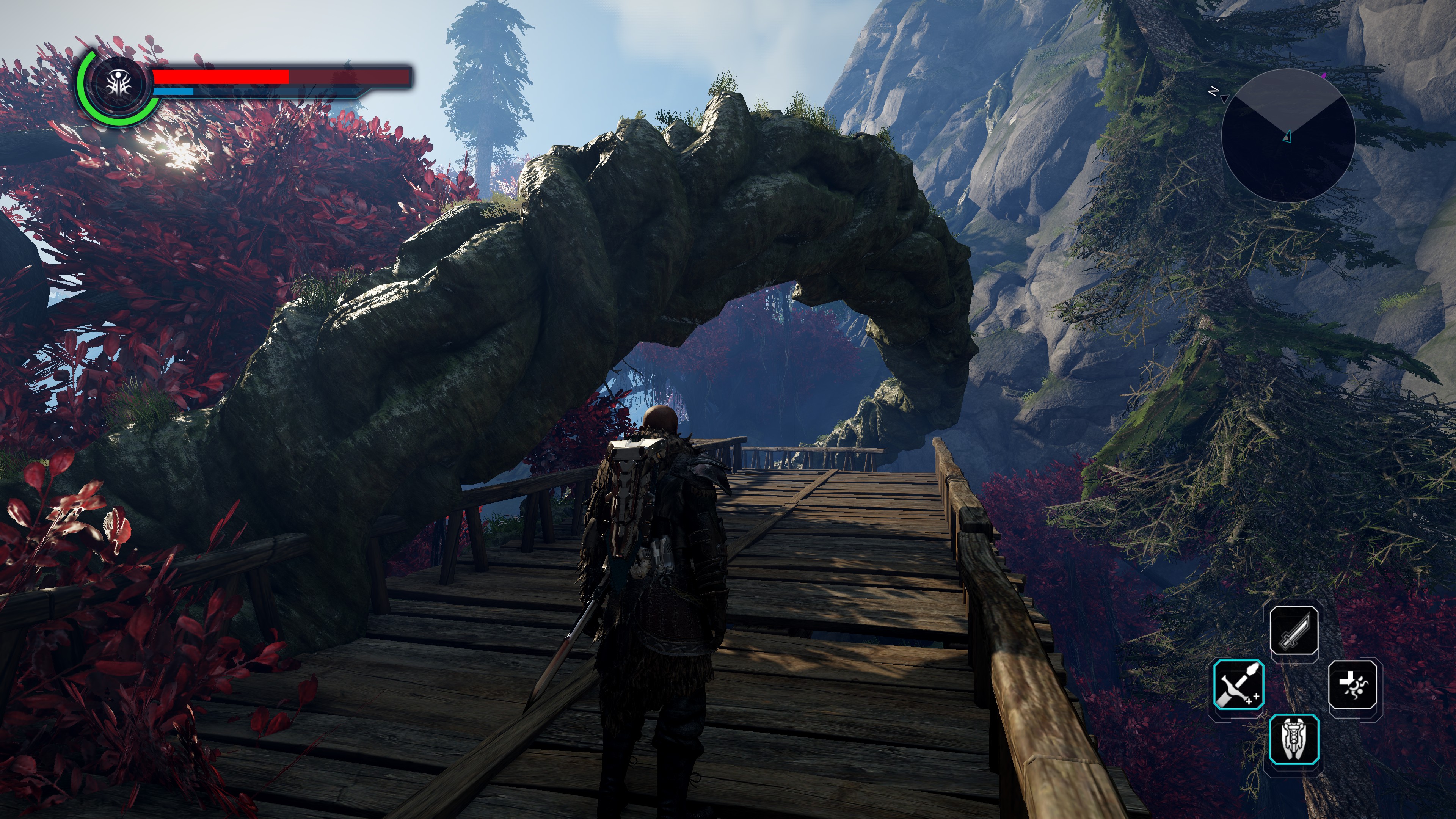Select the sword quick slot
Screen dimensions: 1456x819
[x=1294, y=630]
